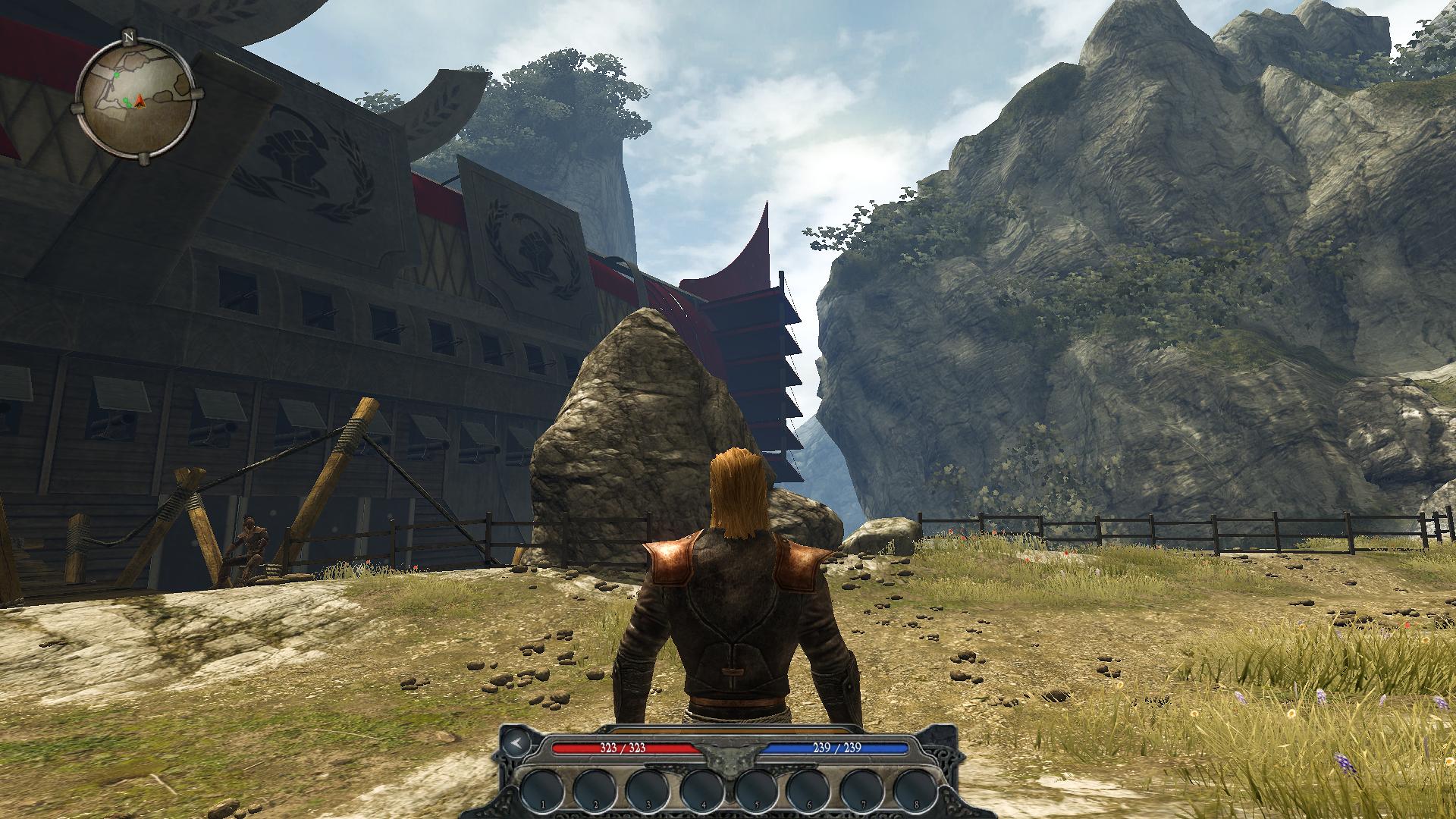Select hotbar slot 1

pyautogui.click(x=541, y=789)
